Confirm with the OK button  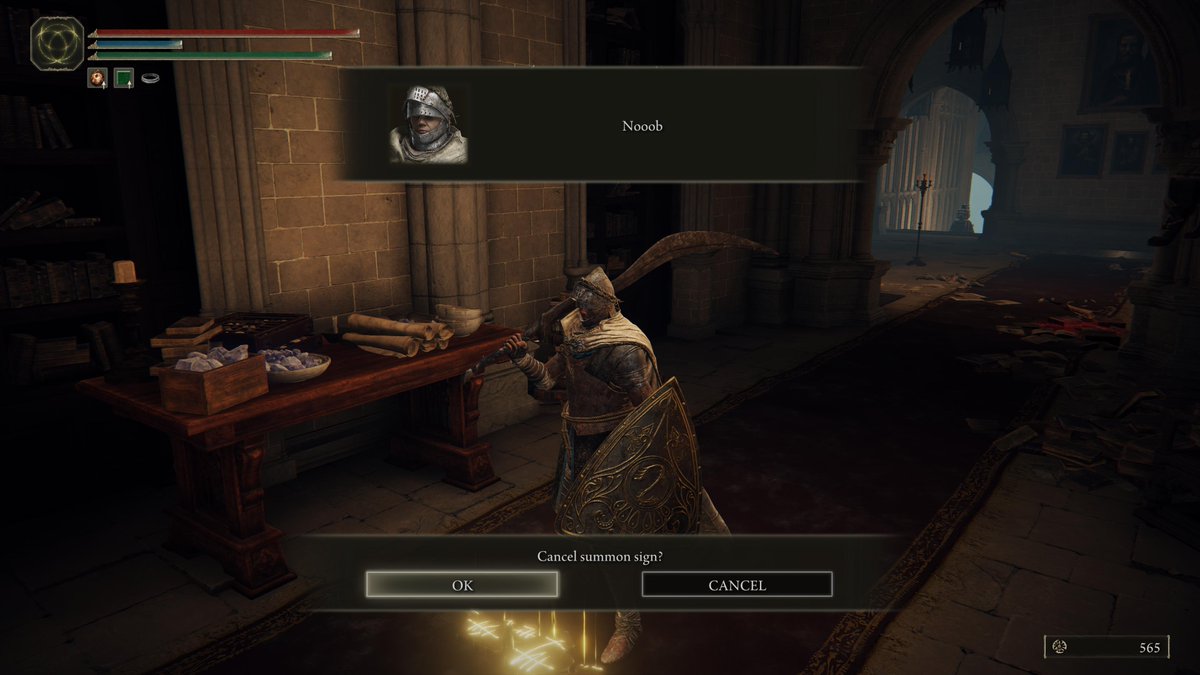coord(462,585)
